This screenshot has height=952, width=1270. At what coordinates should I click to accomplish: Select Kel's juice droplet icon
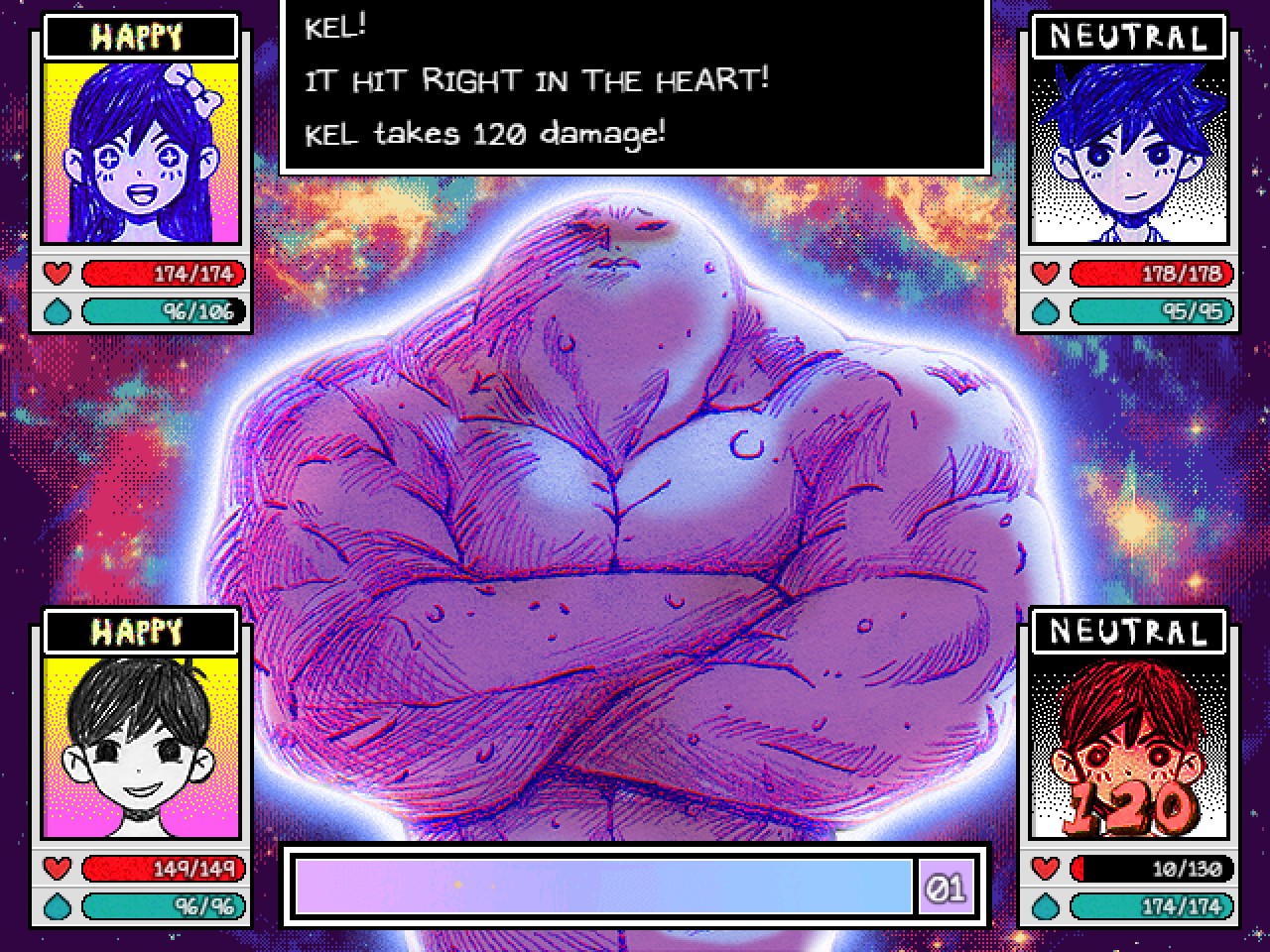click(1046, 311)
